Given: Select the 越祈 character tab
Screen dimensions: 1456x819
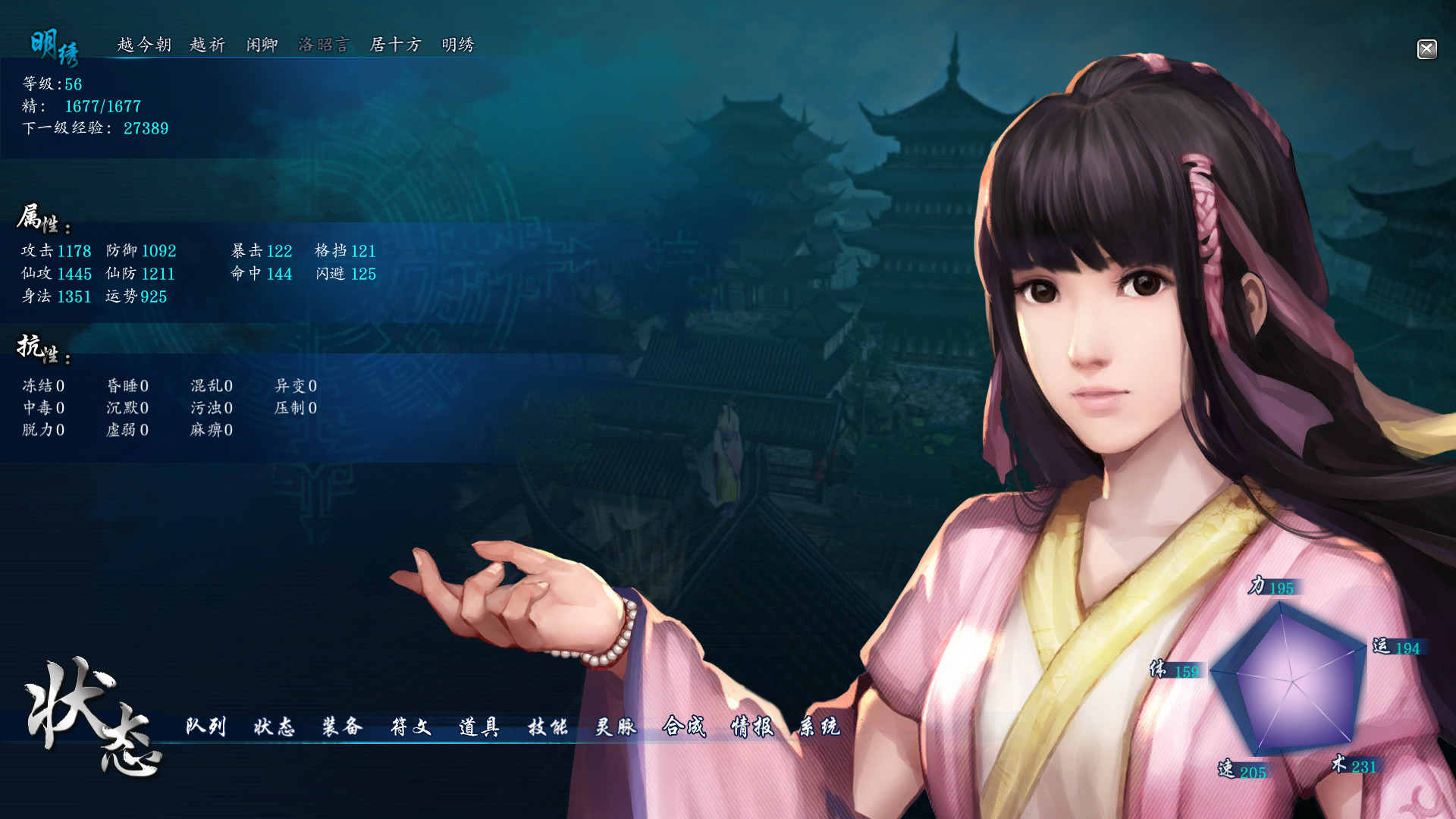Looking at the screenshot, I should pos(206,45).
